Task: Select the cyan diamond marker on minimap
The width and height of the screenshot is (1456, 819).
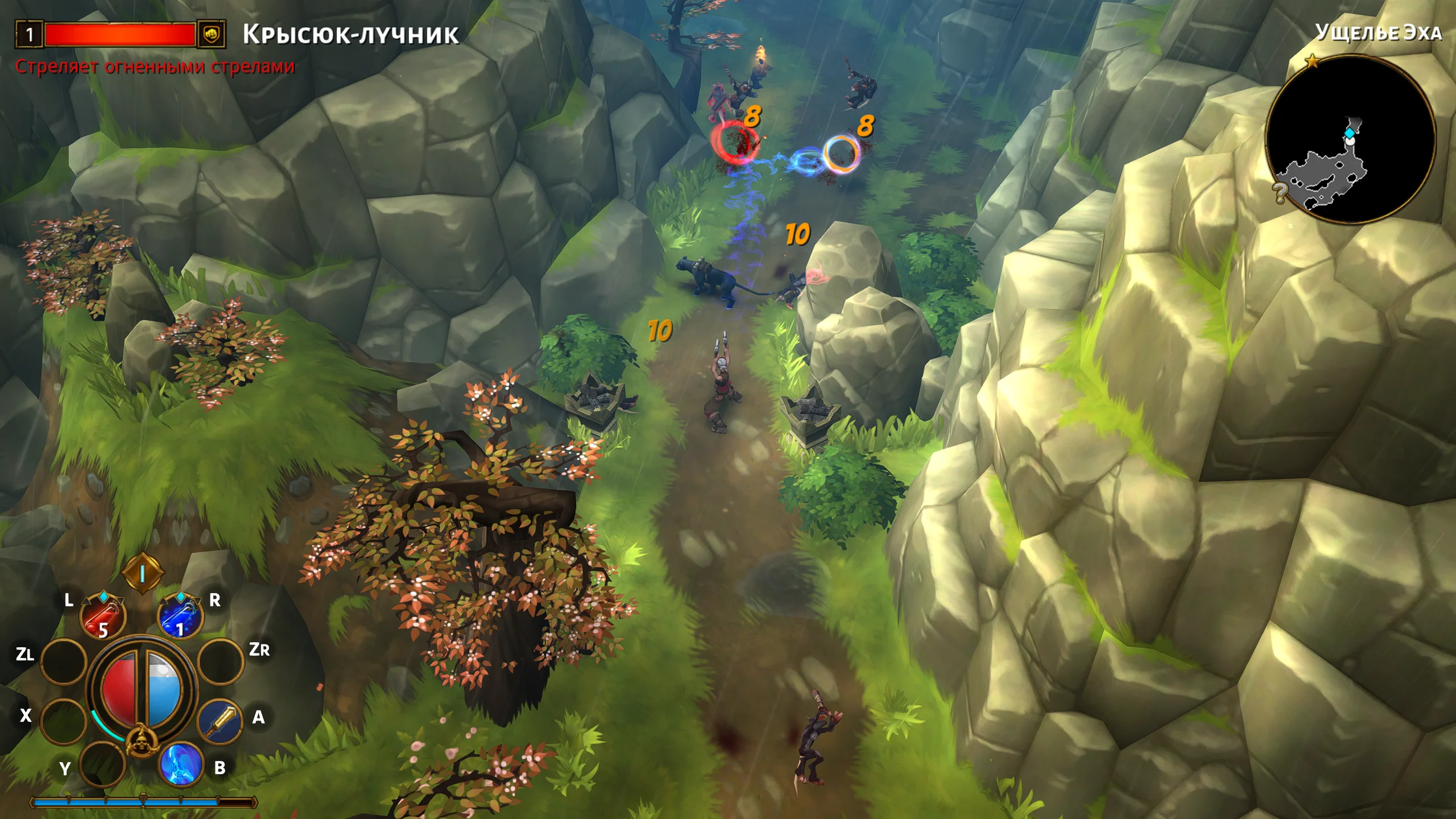Action: (1350, 133)
